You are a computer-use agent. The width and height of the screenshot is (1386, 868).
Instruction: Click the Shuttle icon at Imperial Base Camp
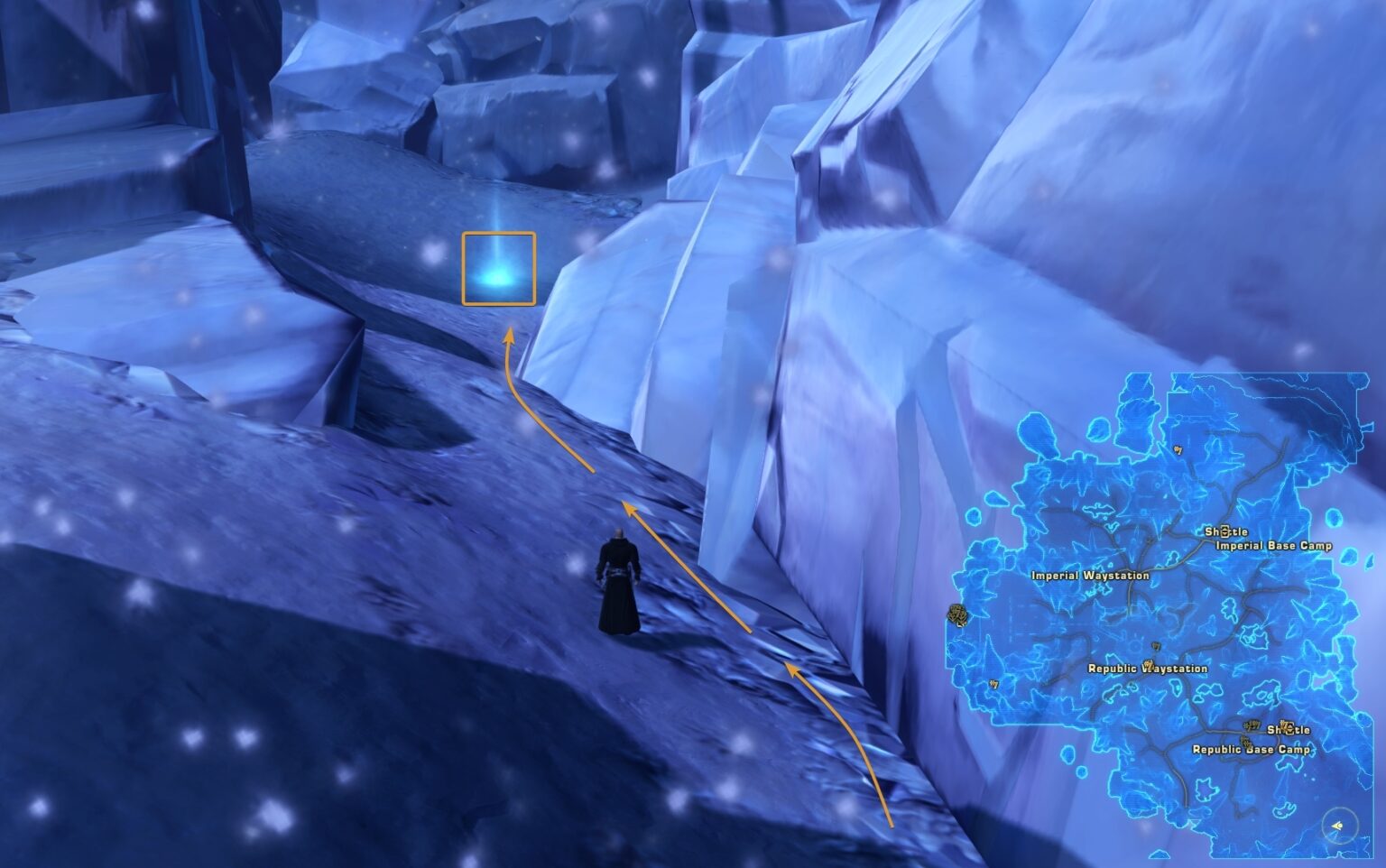[1225, 530]
